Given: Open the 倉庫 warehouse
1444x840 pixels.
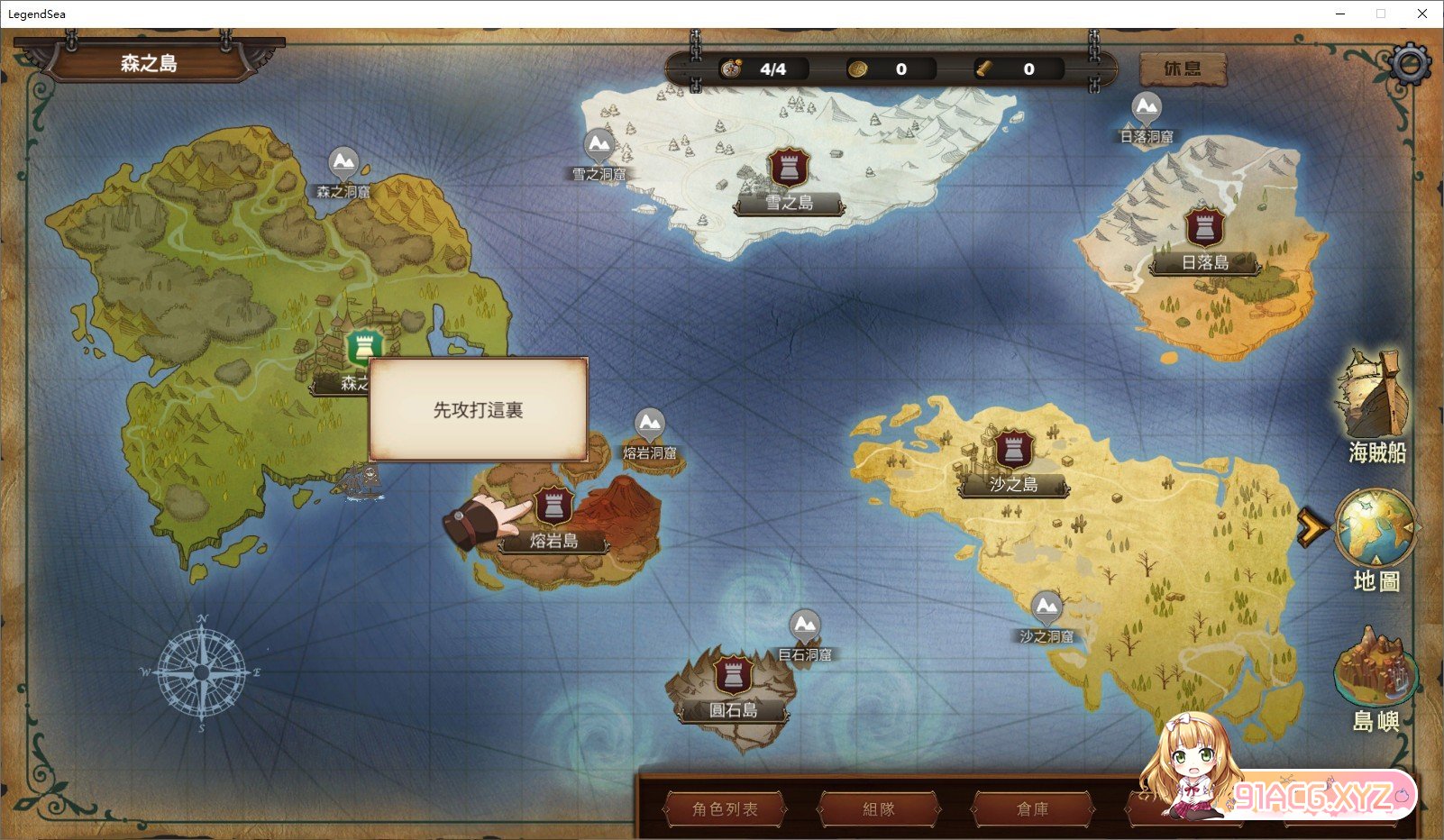Looking at the screenshot, I should [x=1032, y=808].
